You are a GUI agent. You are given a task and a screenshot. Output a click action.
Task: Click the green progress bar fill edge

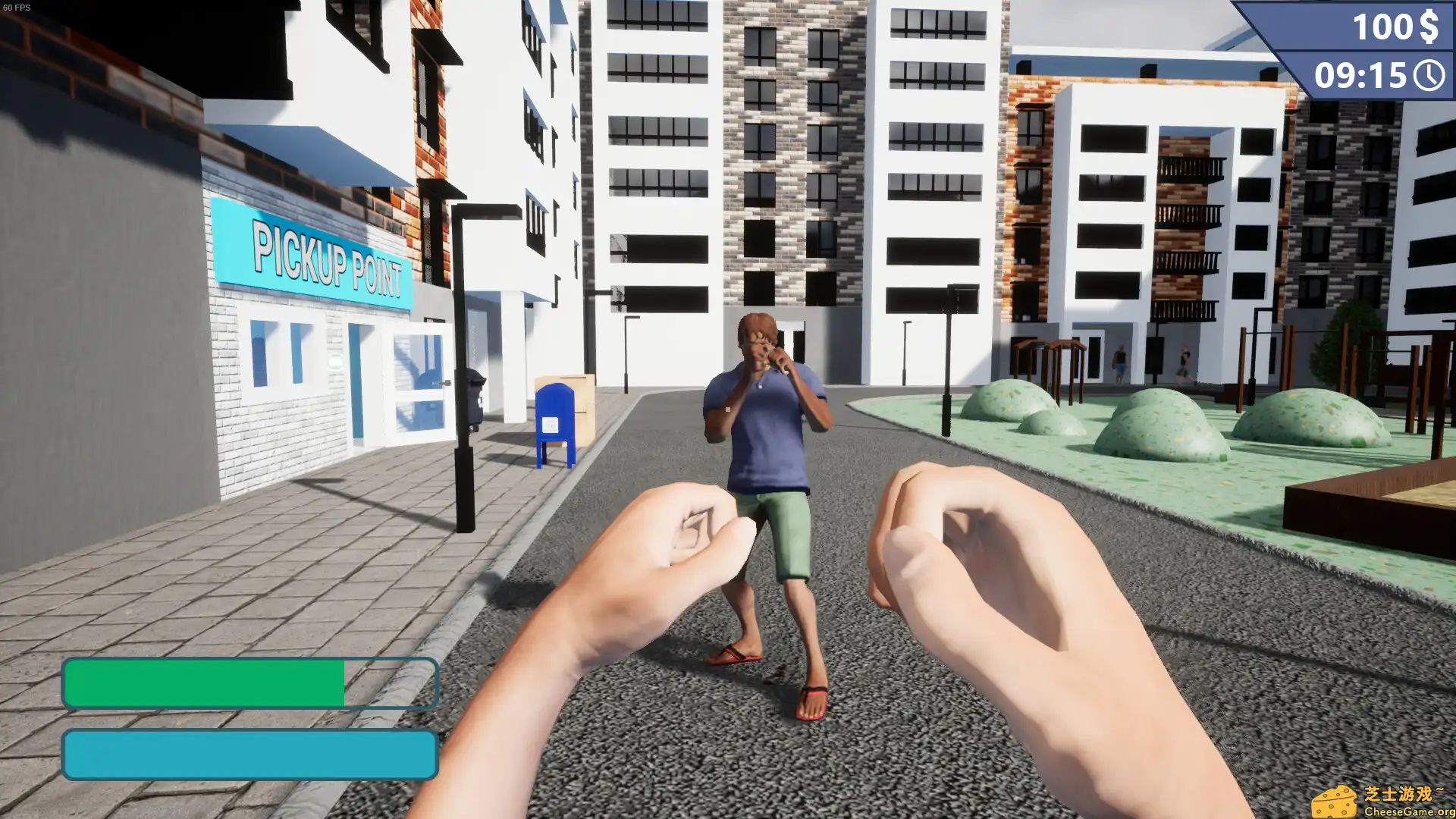pyautogui.click(x=343, y=682)
